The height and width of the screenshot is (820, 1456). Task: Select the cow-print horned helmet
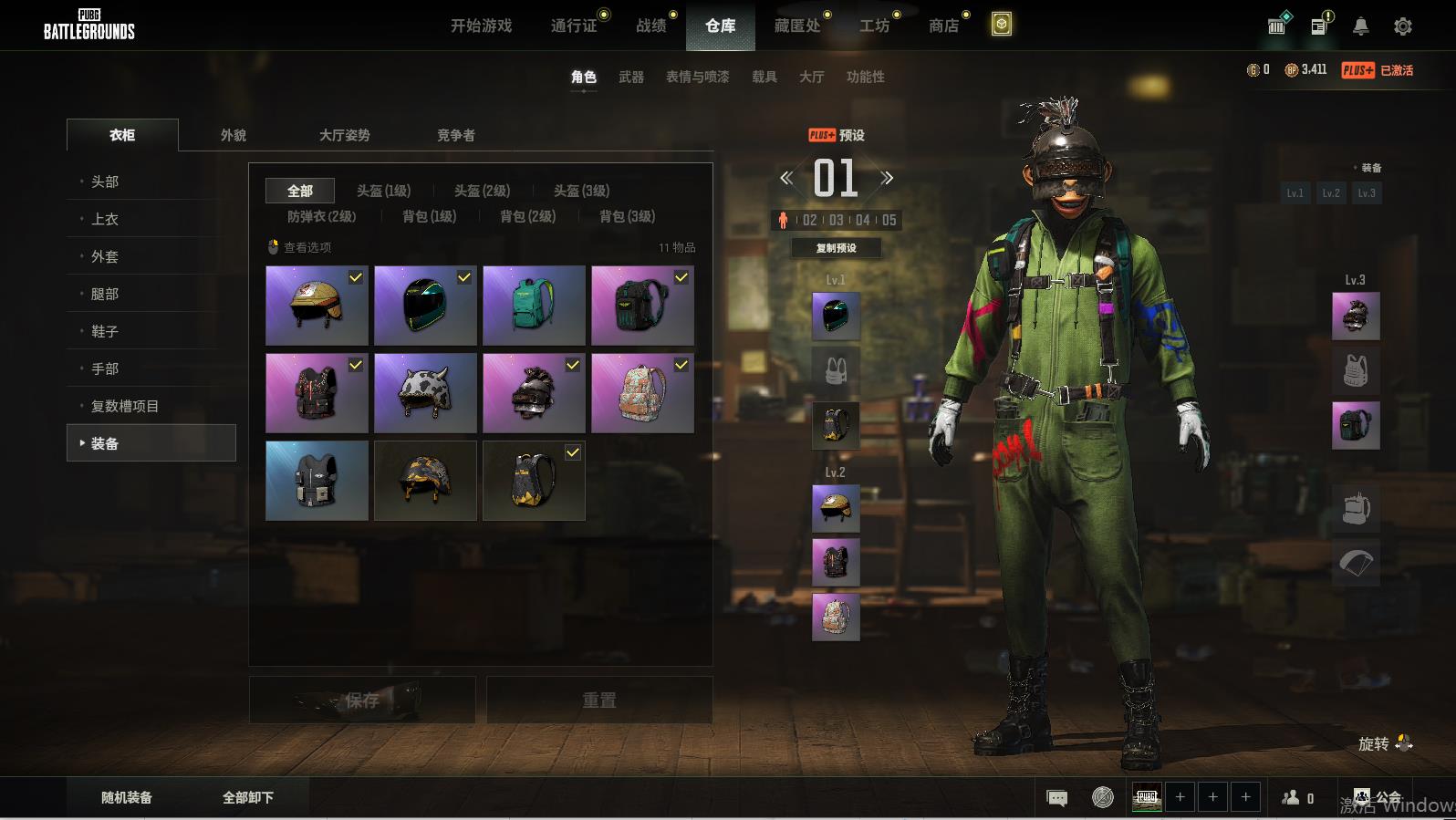(425, 393)
